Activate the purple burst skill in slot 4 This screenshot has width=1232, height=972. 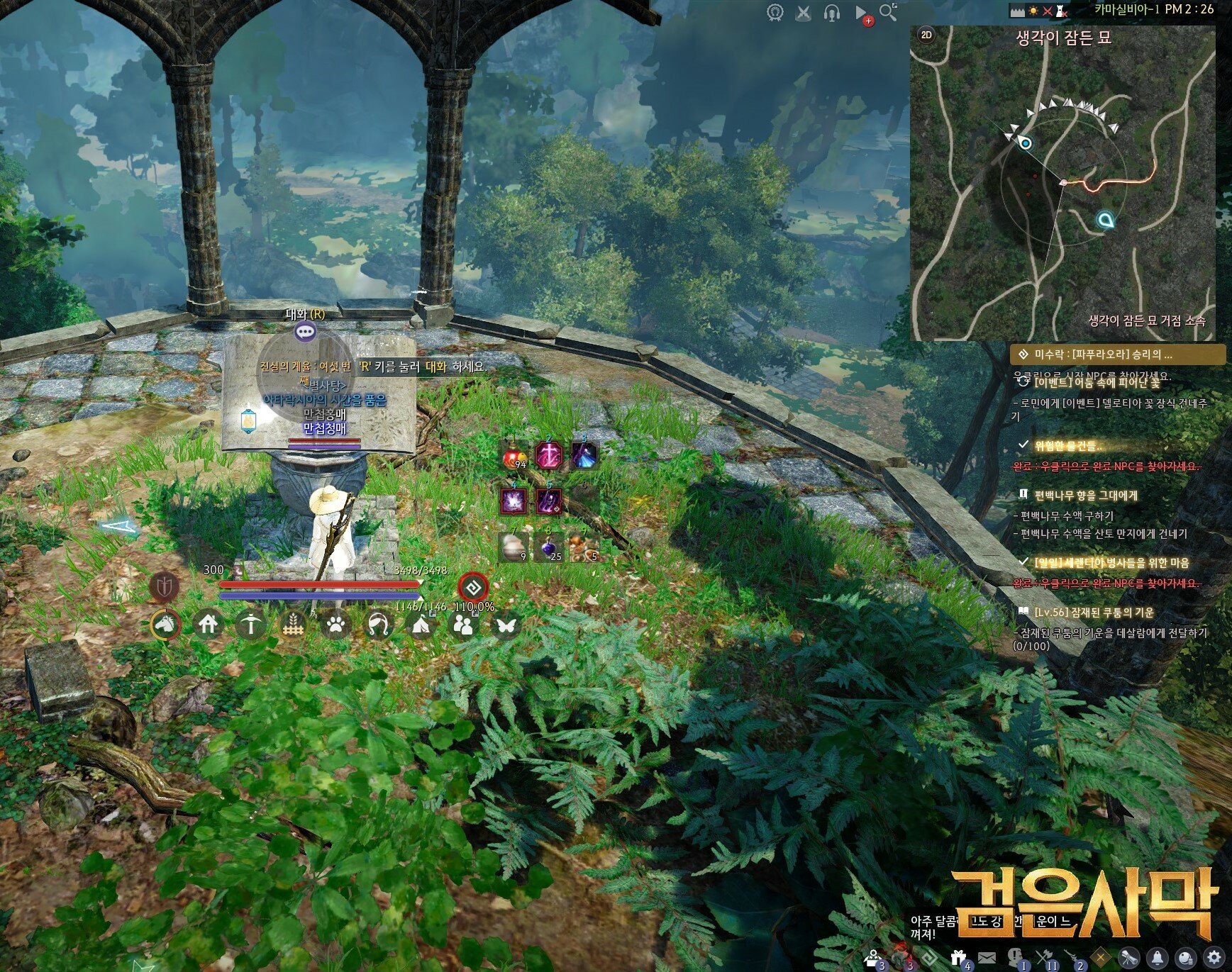tap(514, 501)
